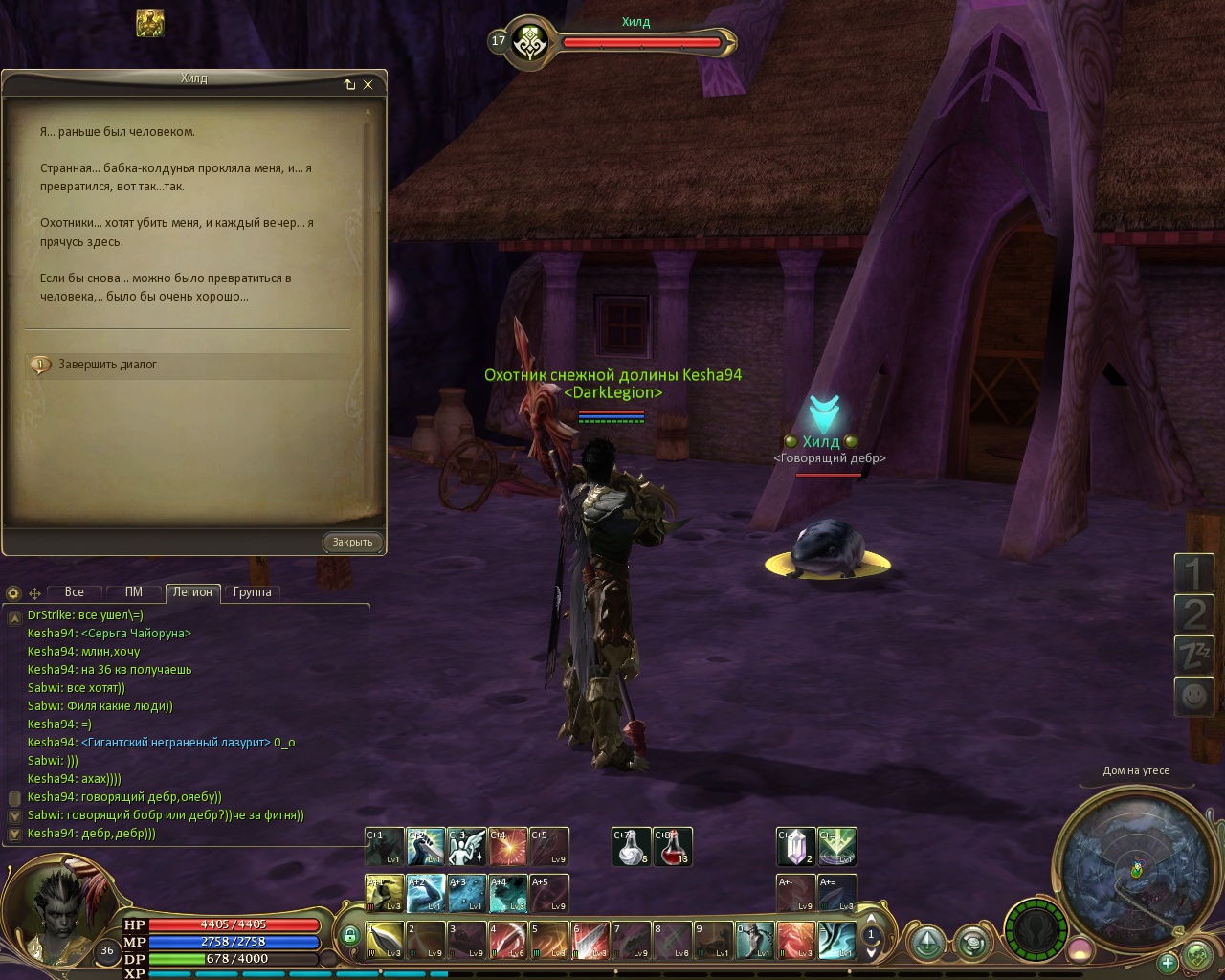Image resolution: width=1225 pixels, height=980 pixels.
Task: Open the "ПМ" chat tab
Action: 133,592
